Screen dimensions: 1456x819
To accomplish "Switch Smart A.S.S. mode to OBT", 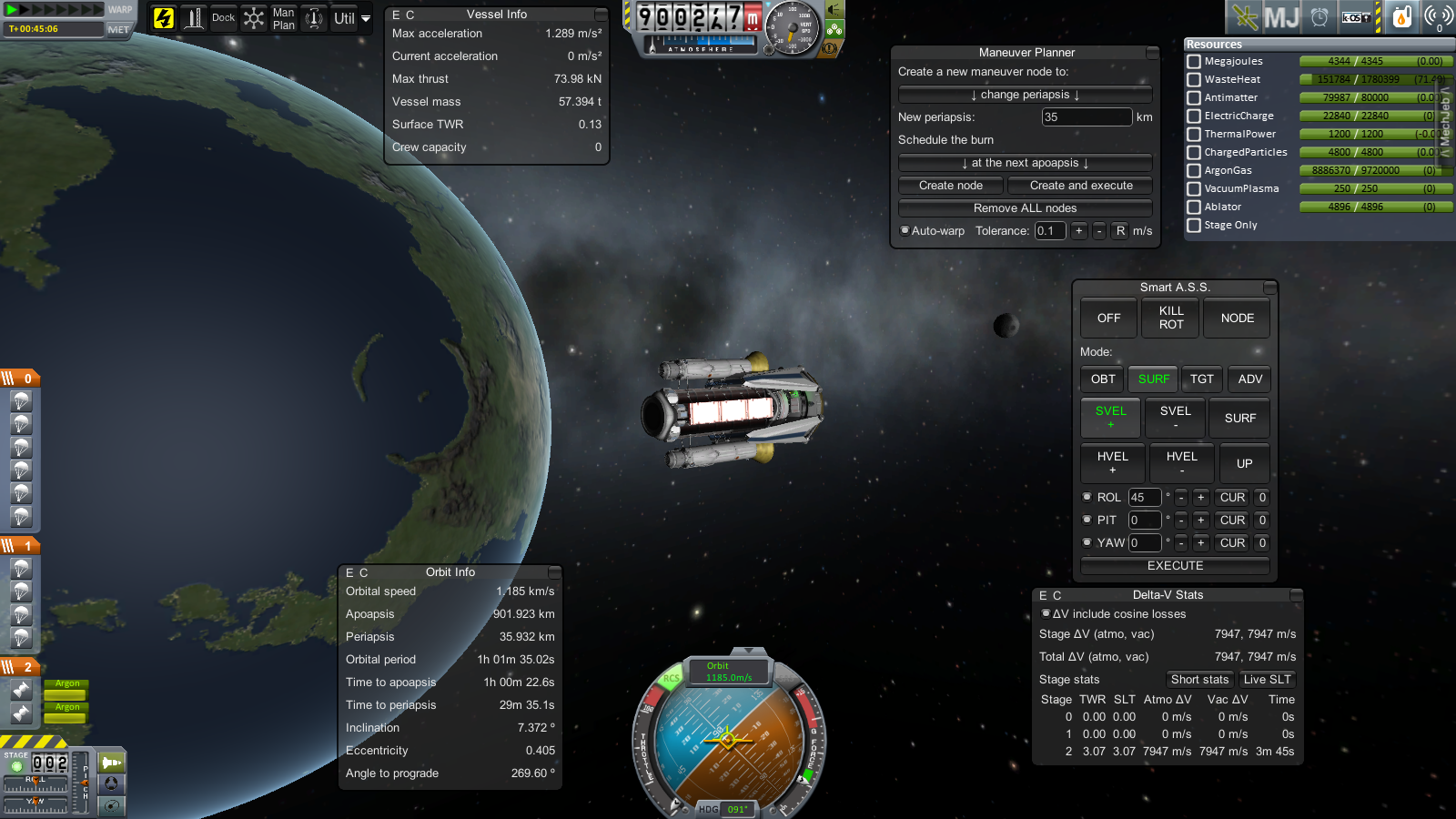I will (x=1103, y=379).
